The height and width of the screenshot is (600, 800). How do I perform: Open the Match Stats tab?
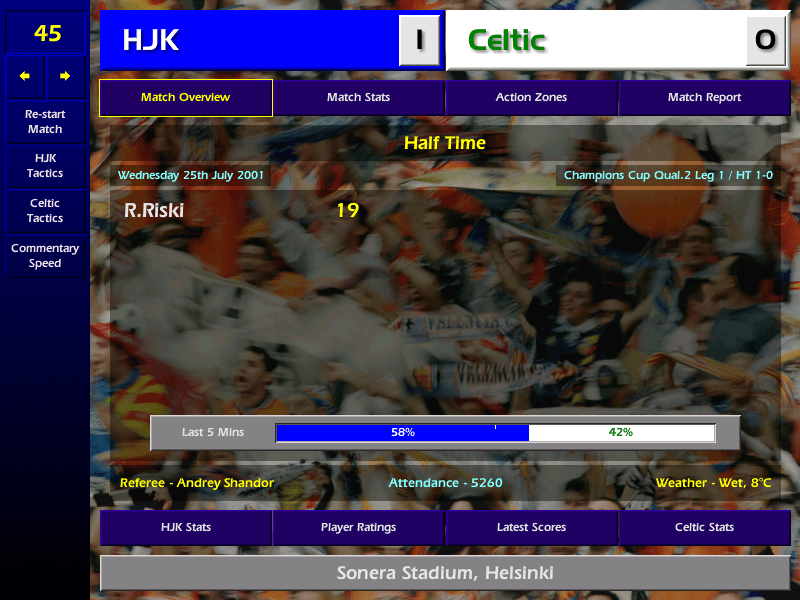[358, 98]
